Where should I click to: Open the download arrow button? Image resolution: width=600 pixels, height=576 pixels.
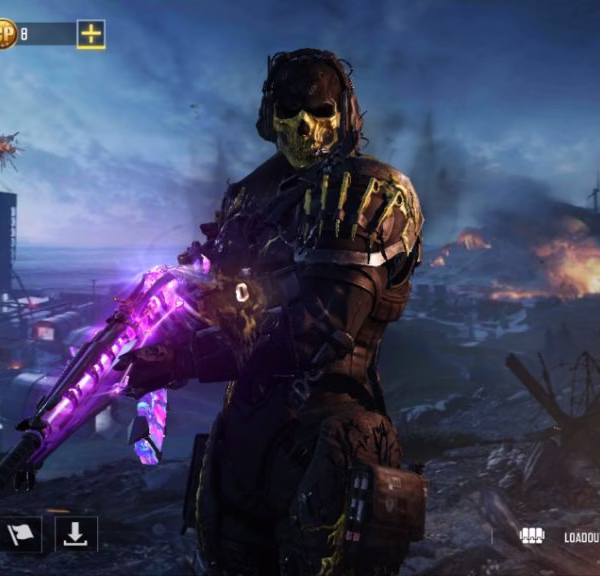pos(76,534)
